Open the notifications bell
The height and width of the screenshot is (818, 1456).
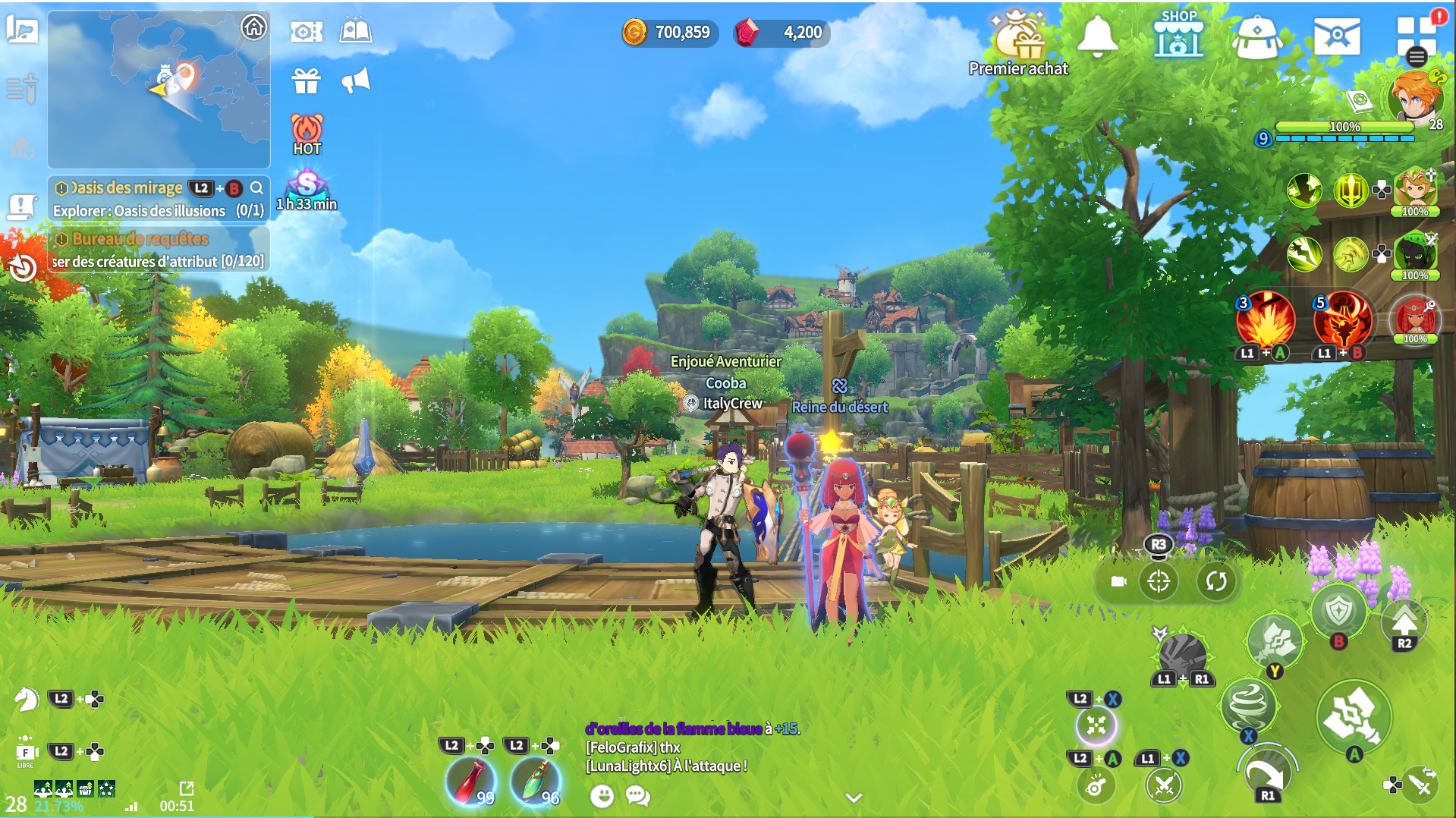(1097, 35)
